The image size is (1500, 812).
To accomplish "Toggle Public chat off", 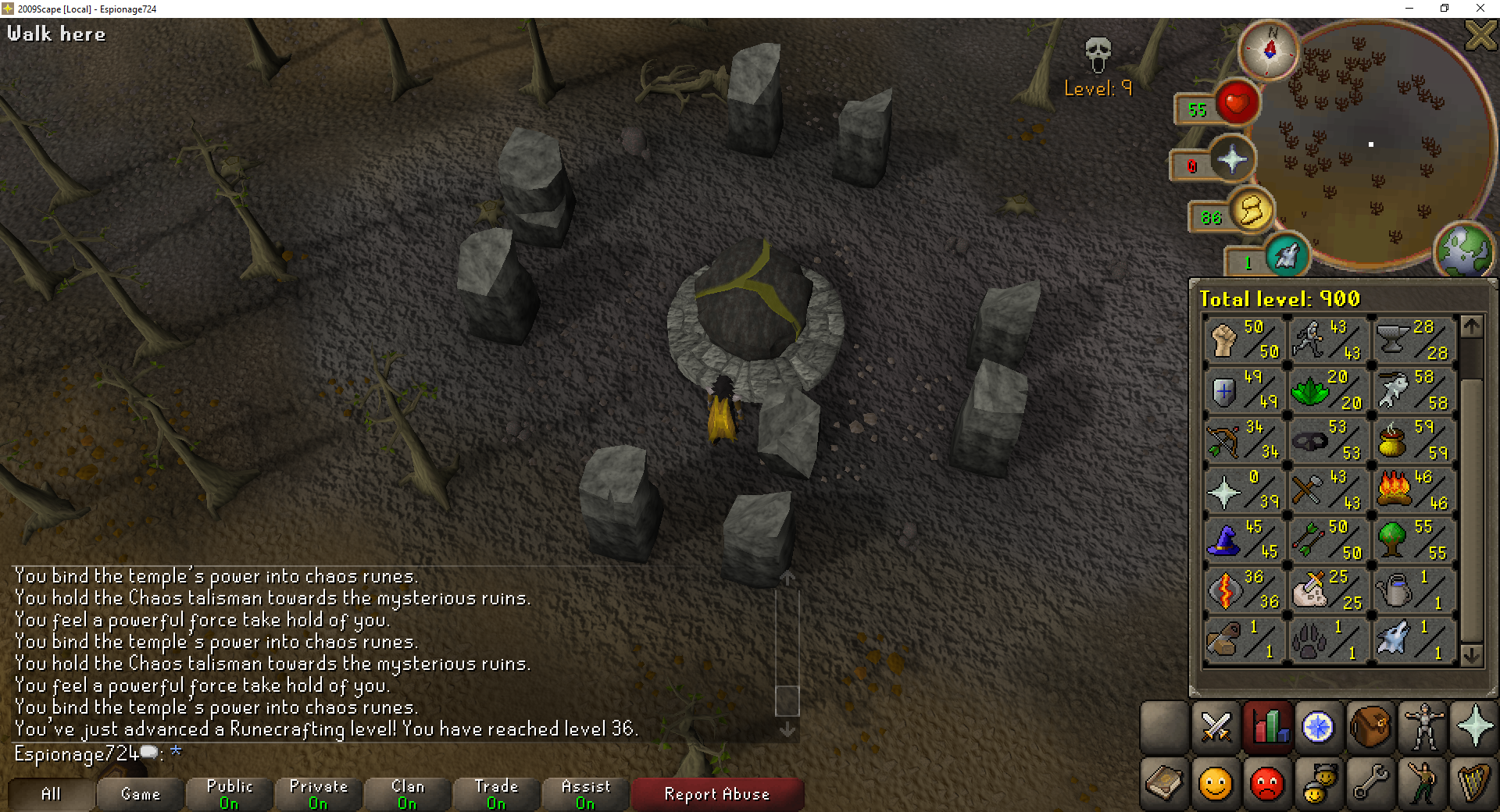I will coord(228,794).
